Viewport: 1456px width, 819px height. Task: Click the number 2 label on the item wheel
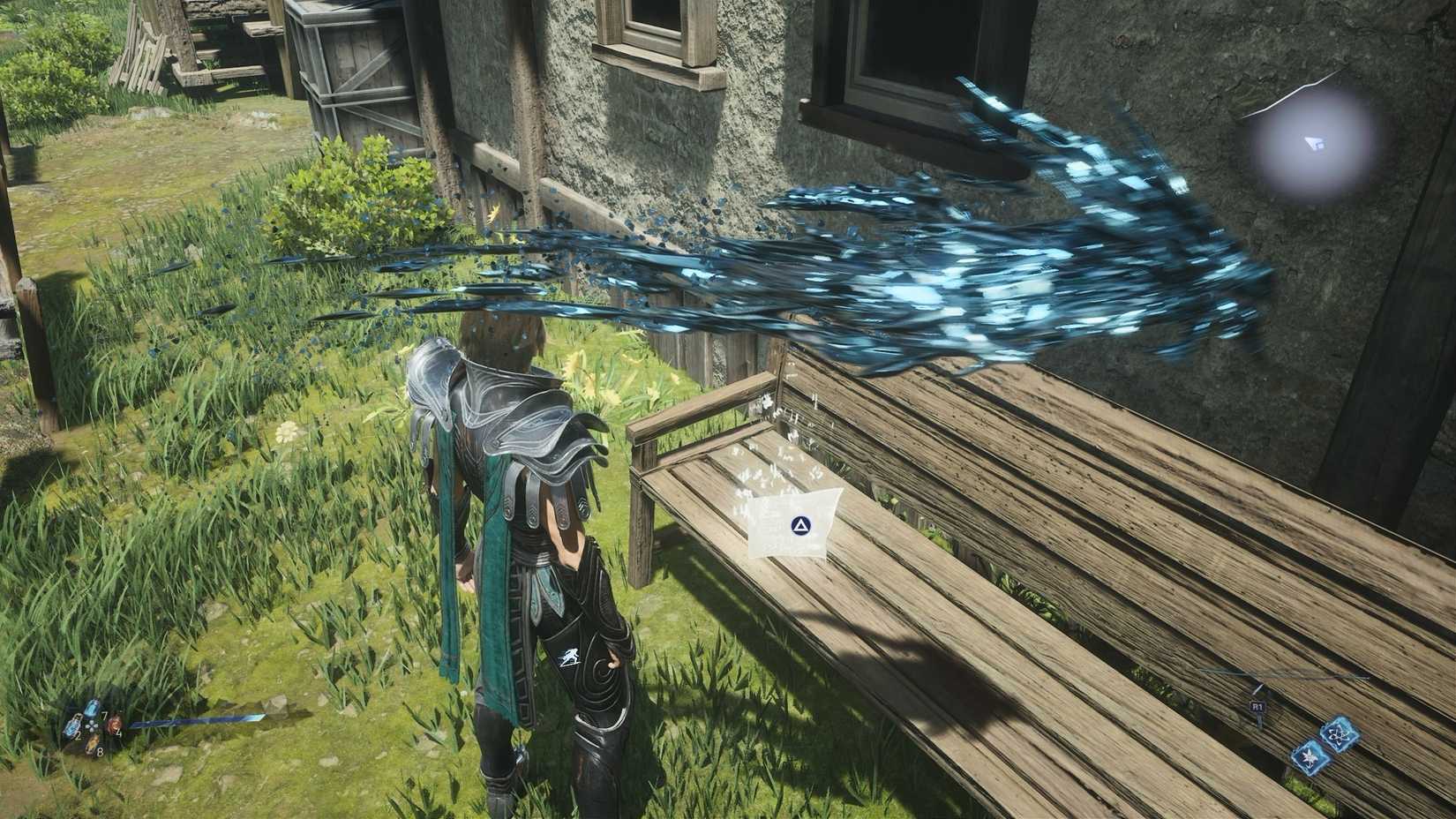(78, 737)
